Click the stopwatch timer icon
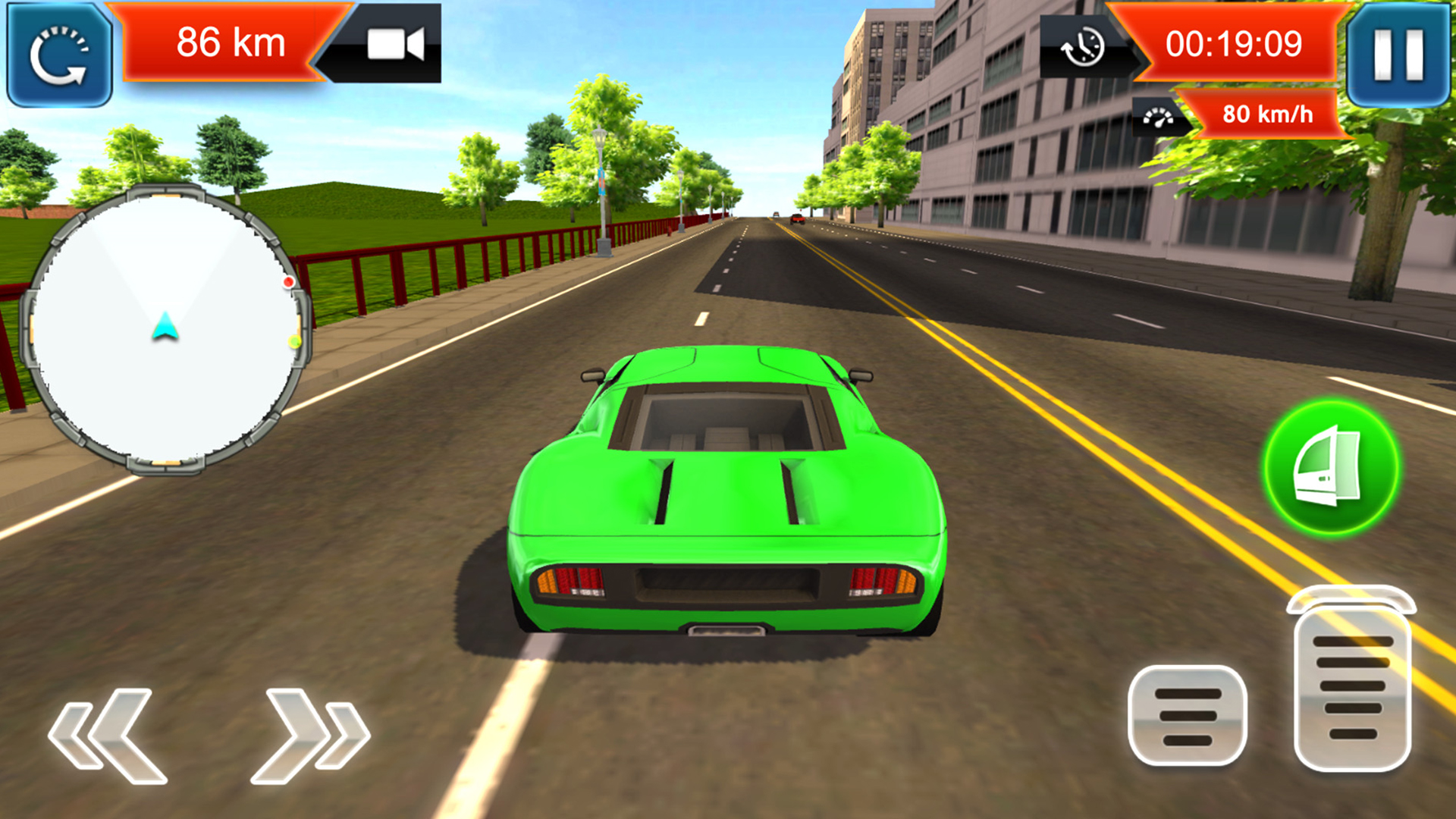Screen dimensions: 1456x819 pos(1083,47)
